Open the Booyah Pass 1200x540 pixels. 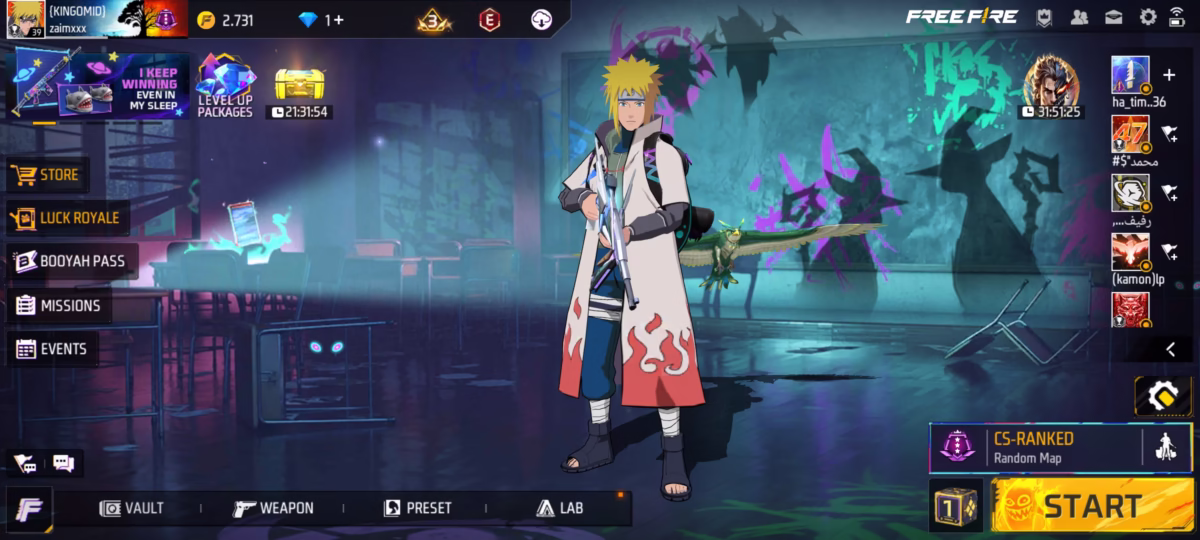point(70,261)
